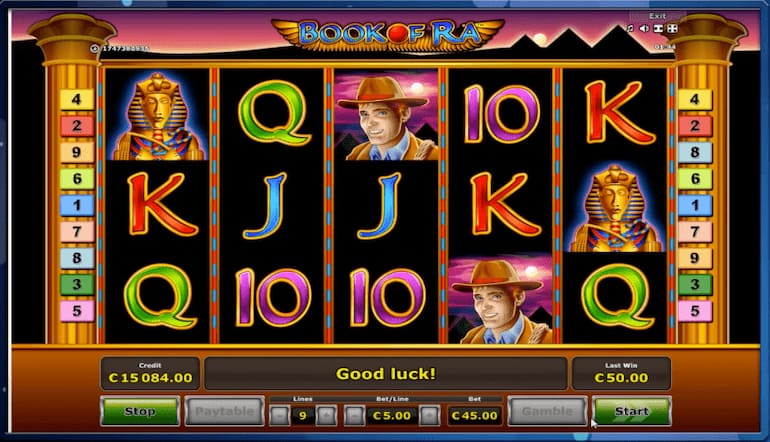Exit the game
This screenshot has width=770, height=442.
click(x=657, y=16)
